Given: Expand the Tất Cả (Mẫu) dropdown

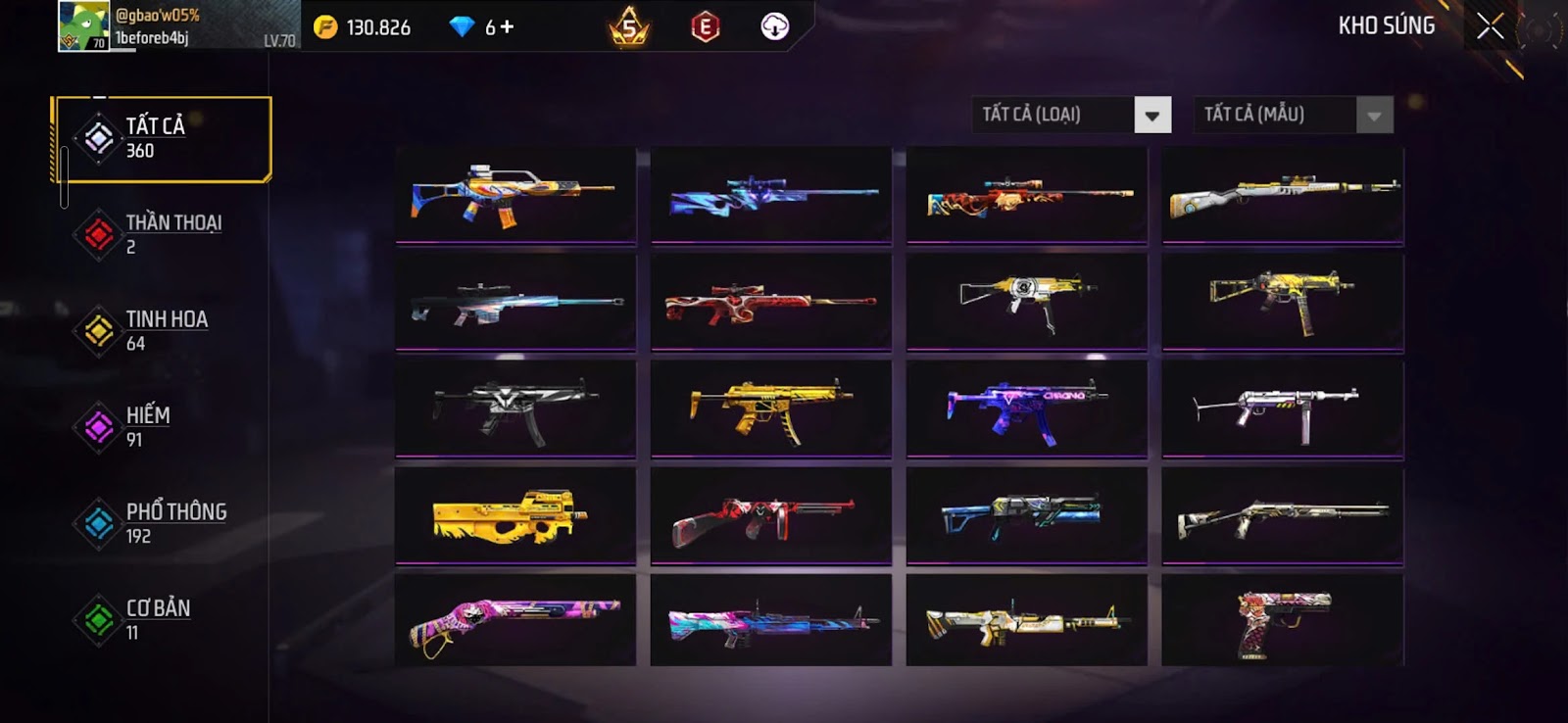Looking at the screenshot, I should point(1374,115).
